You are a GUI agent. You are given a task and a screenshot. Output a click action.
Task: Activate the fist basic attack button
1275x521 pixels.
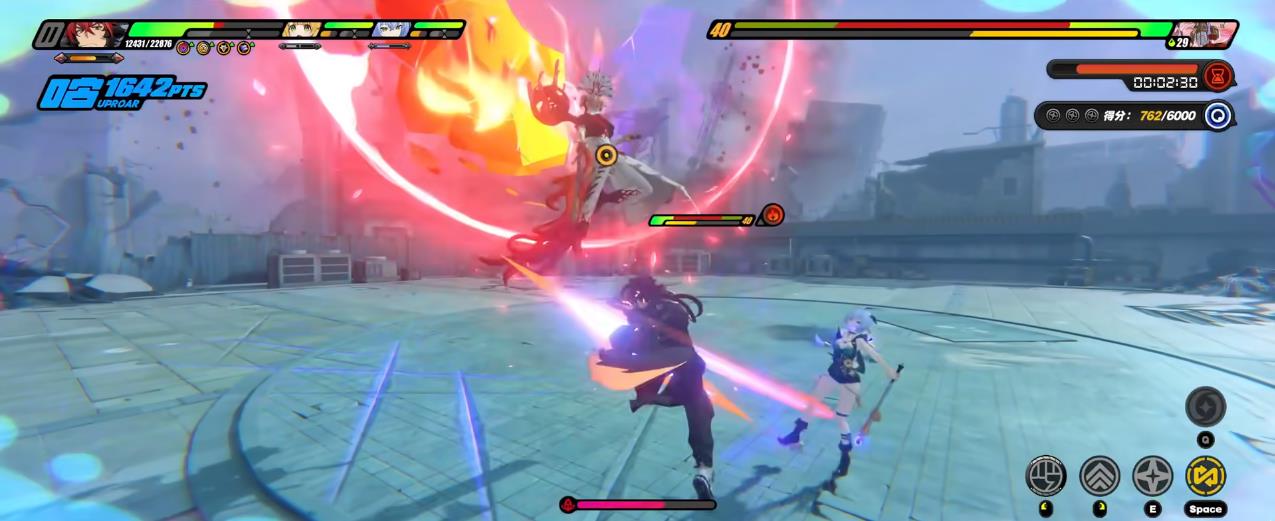(1046, 476)
